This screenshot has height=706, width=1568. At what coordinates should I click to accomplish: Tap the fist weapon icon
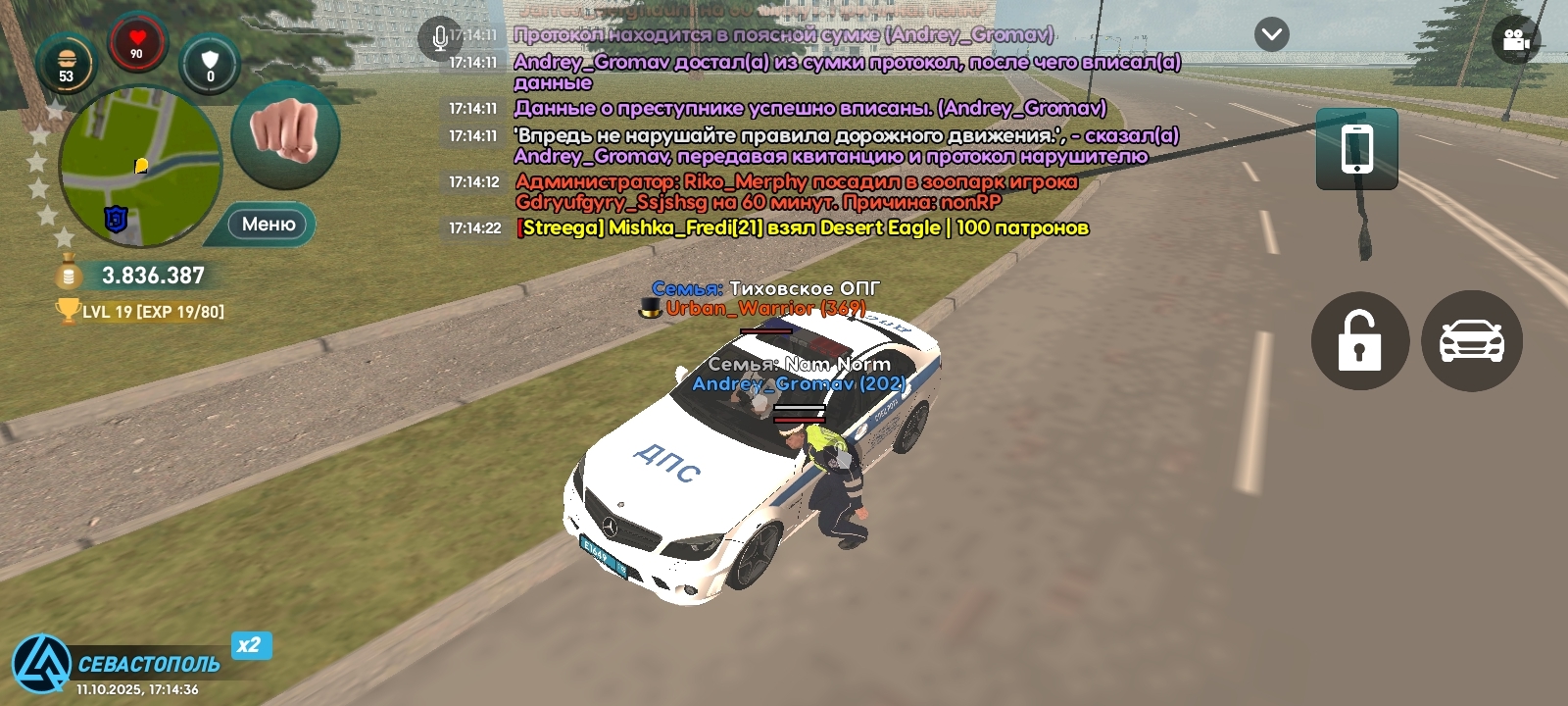coord(285,134)
